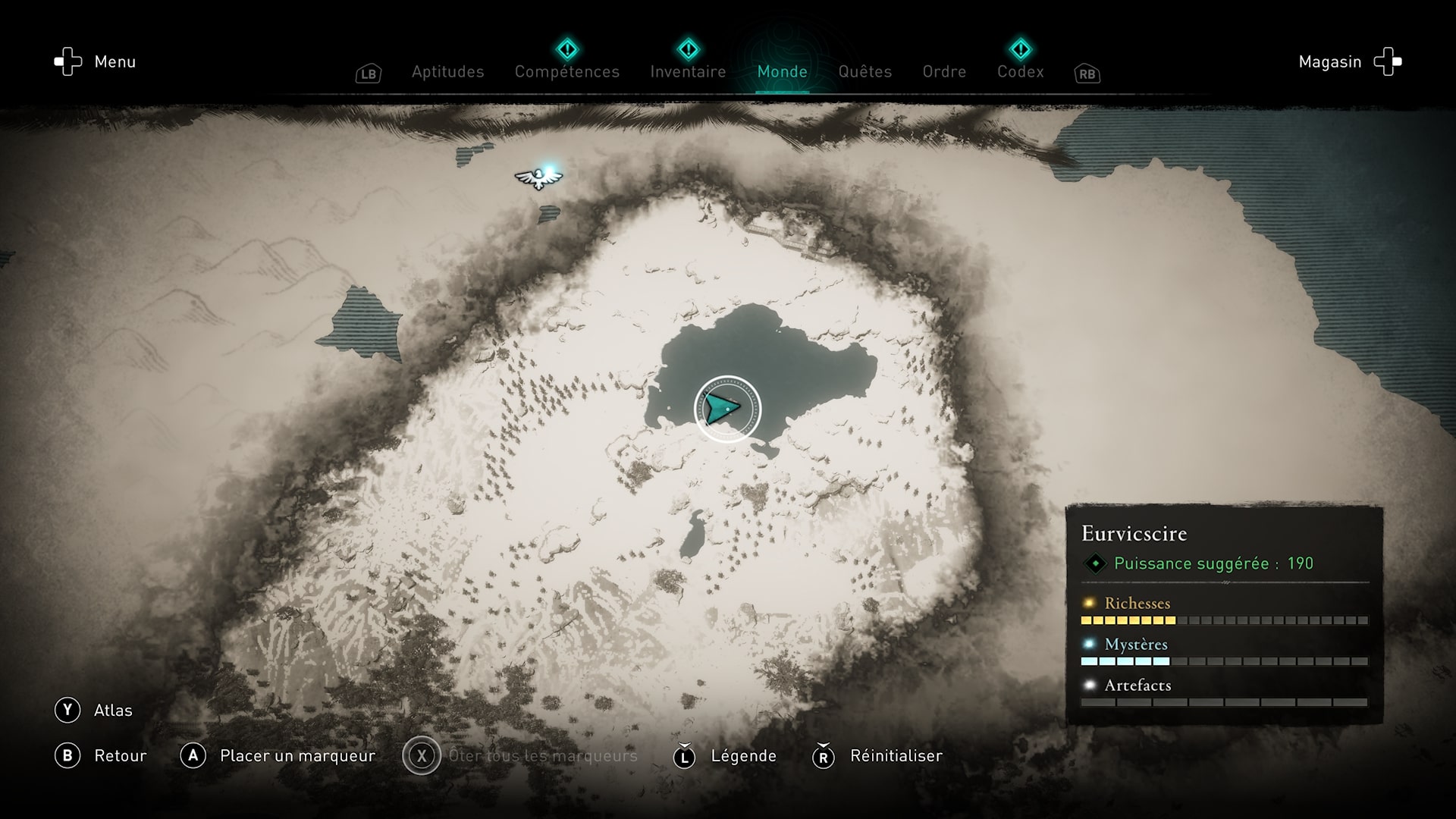
Task: Open the Ordre section
Action: [x=943, y=72]
